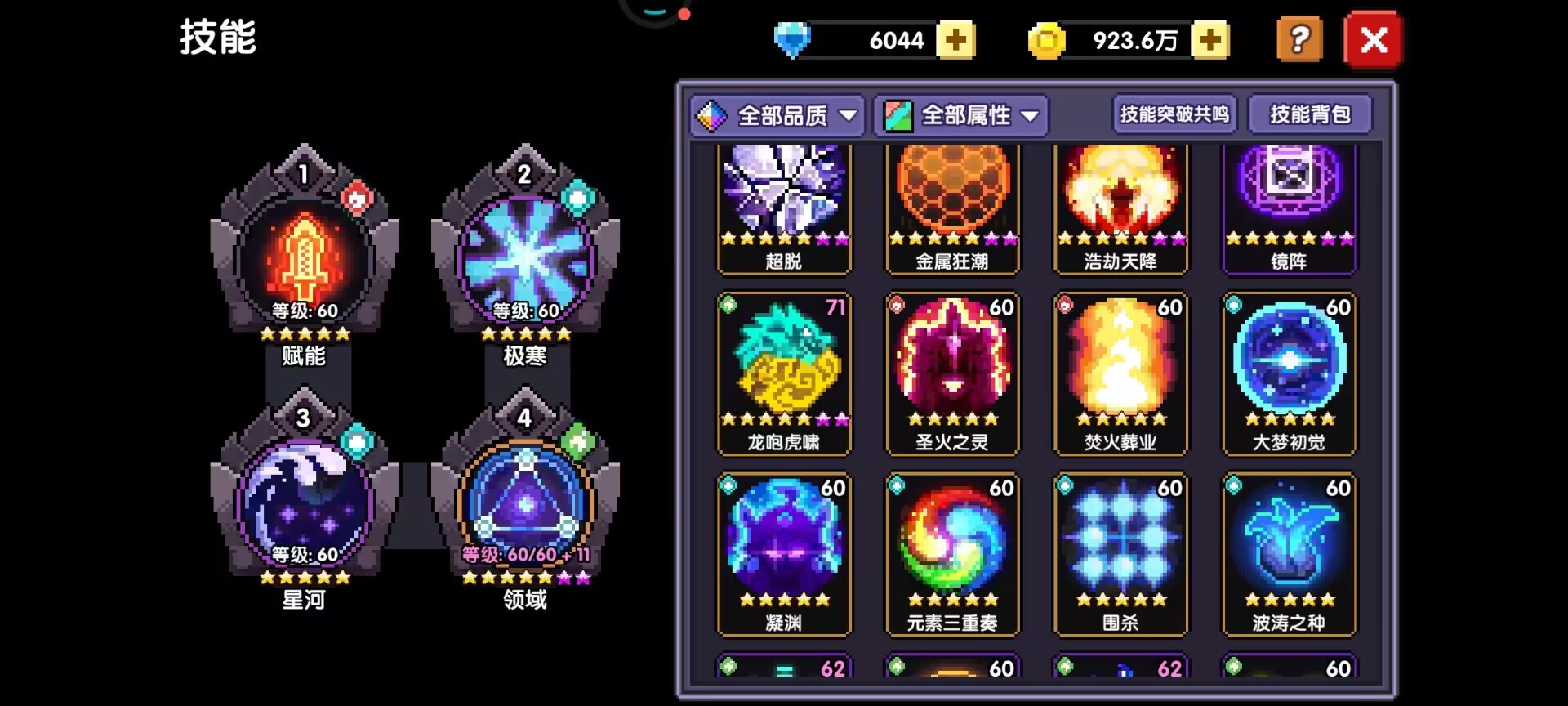Open the 全部品质 quality dropdown

(x=778, y=115)
